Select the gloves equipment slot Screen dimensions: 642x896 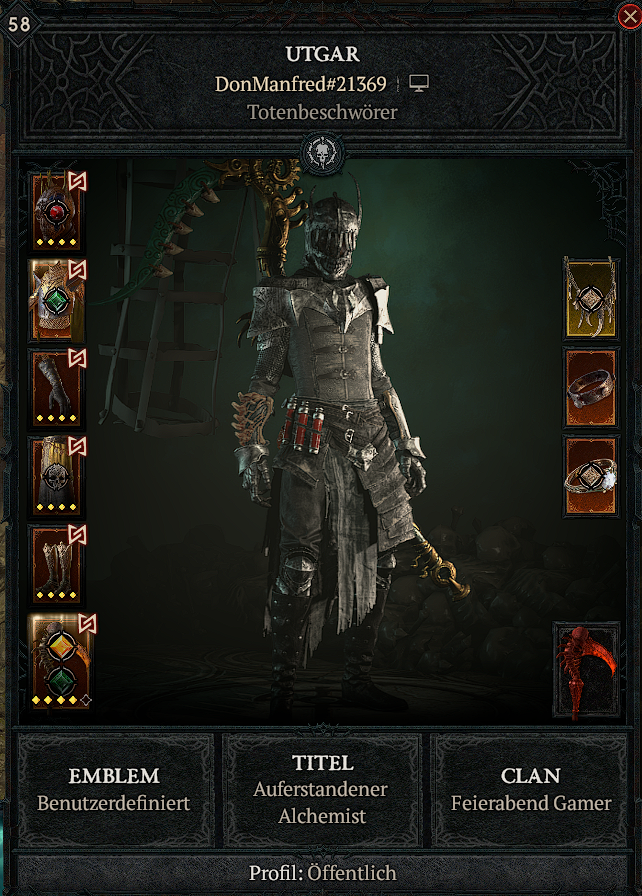[56, 387]
